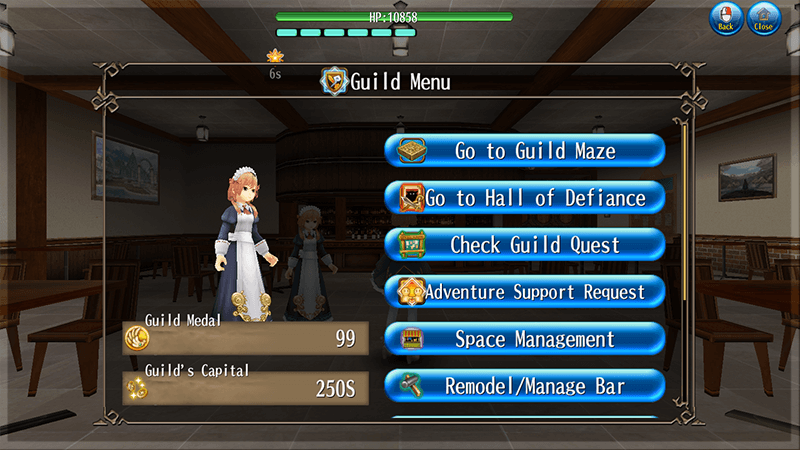This screenshot has width=800, height=450.
Task: Select Go to Hall of Defiance
Action: pyautogui.click(x=525, y=198)
